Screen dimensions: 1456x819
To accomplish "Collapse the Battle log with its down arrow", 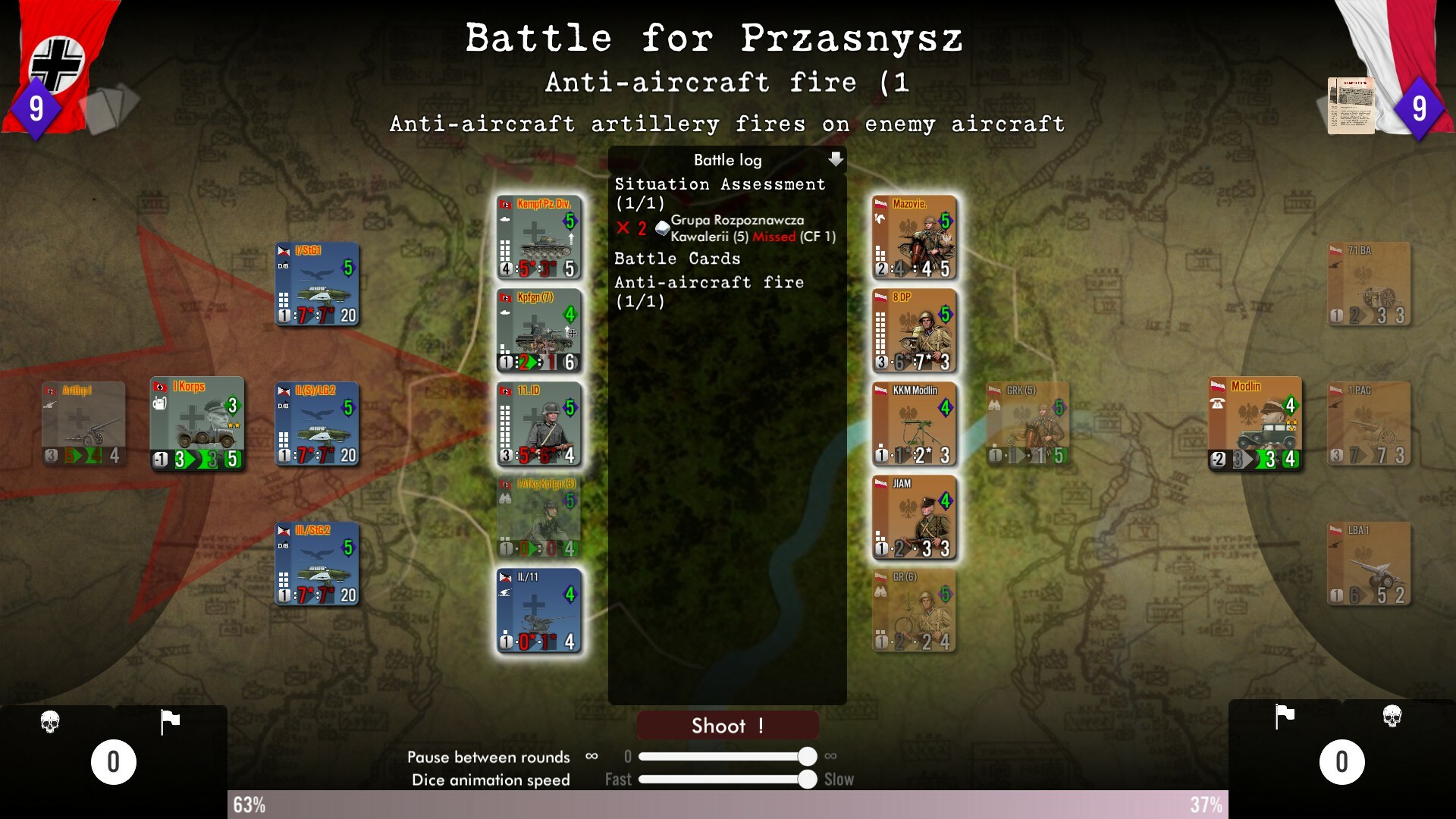I will coord(836,159).
